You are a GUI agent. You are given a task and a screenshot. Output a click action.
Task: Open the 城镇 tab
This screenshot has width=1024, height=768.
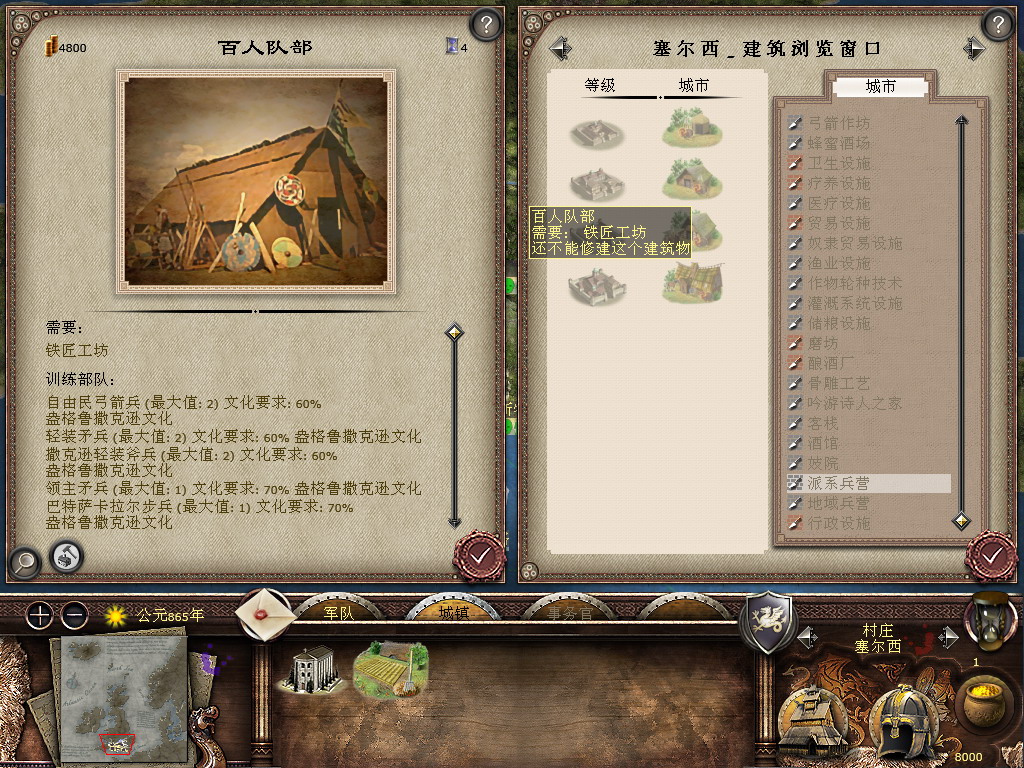(453, 612)
